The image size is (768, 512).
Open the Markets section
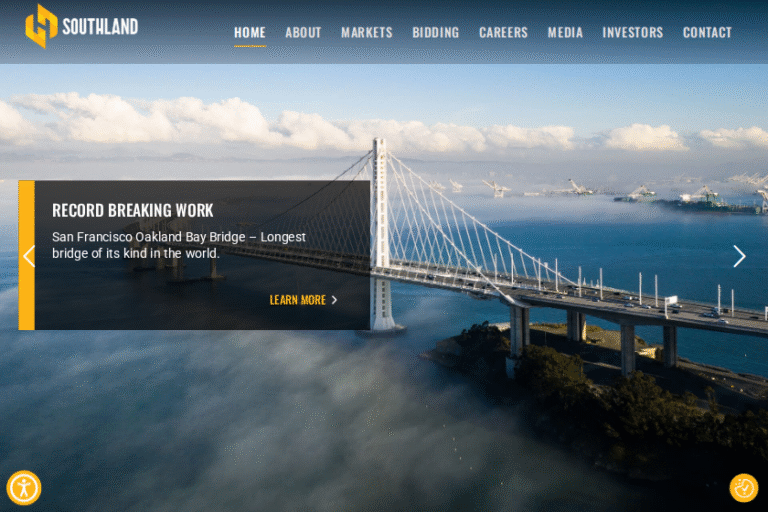click(366, 33)
